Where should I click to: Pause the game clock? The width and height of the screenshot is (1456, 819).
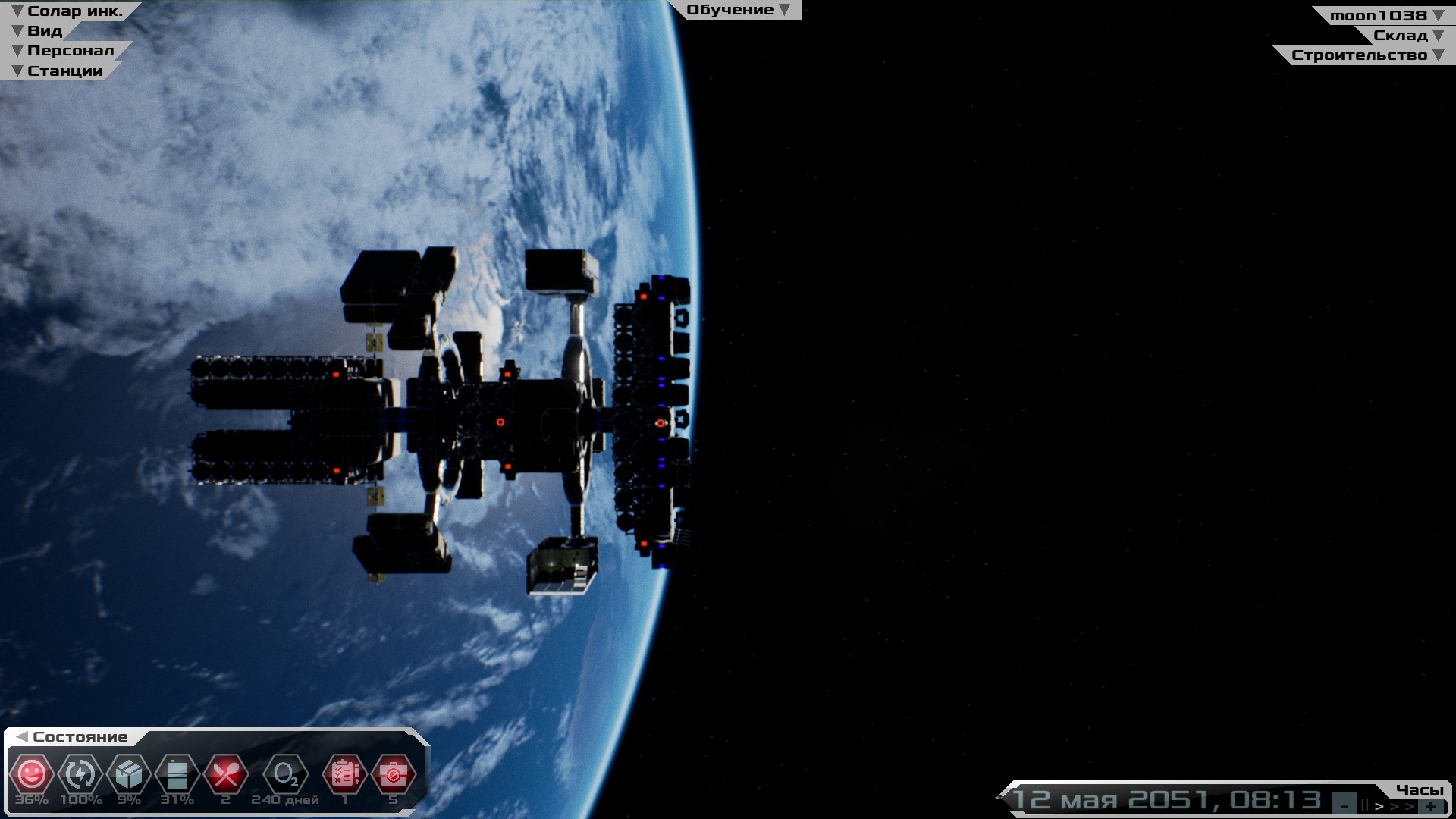[x=1364, y=805]
